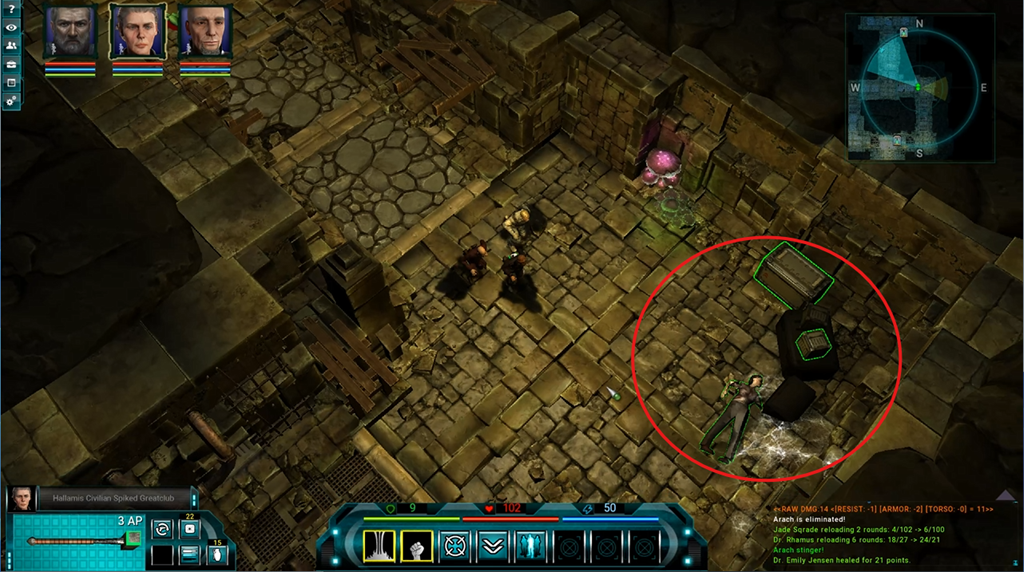
Task: Select the Spiked Greatclub weapon panel
Action: tap(78, 542)
